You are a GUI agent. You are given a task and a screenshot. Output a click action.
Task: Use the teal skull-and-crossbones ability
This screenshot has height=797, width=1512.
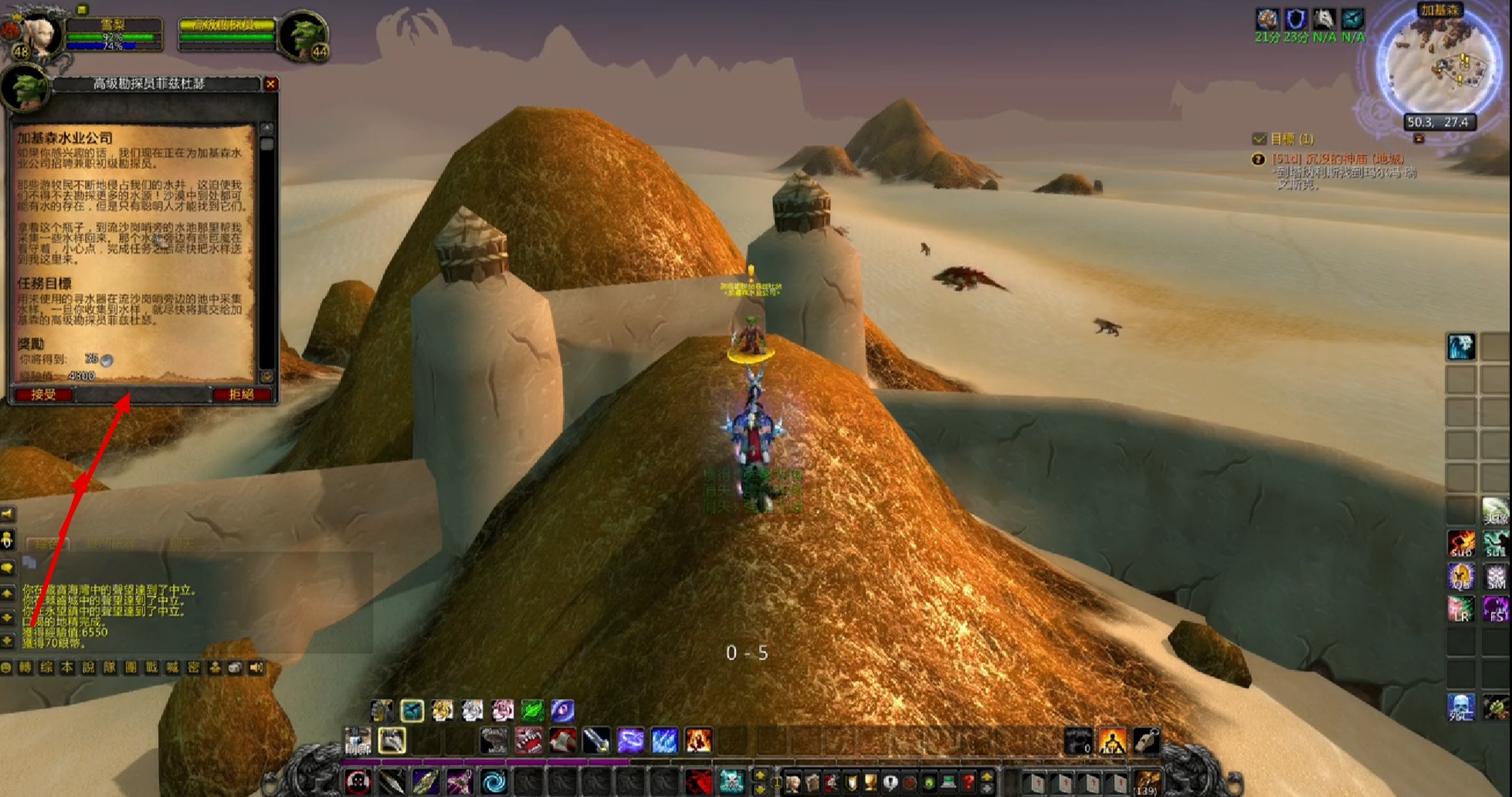pyautogui.click(x=731, y=782)
